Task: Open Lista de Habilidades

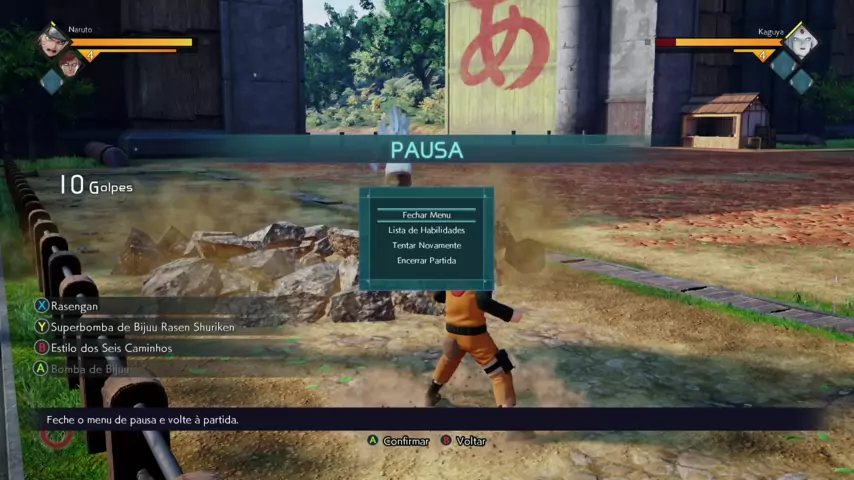Action: 426,230
